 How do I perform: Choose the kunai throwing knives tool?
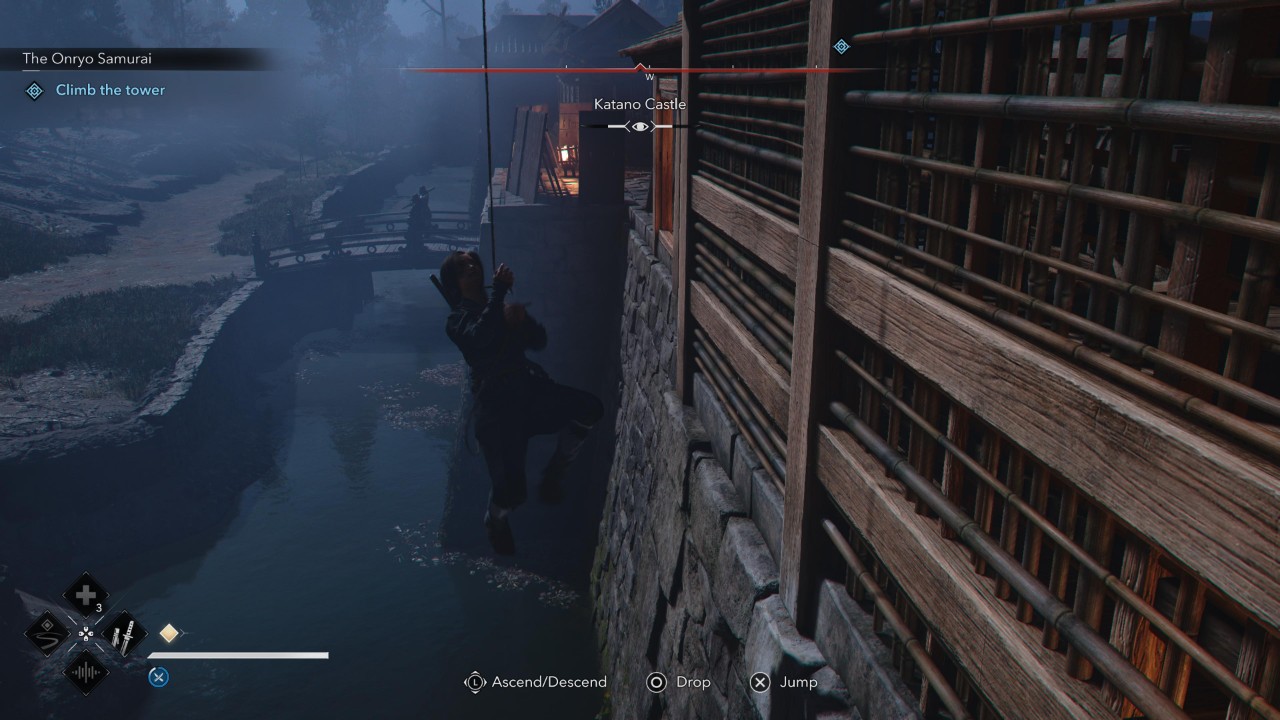click(125, 633)
